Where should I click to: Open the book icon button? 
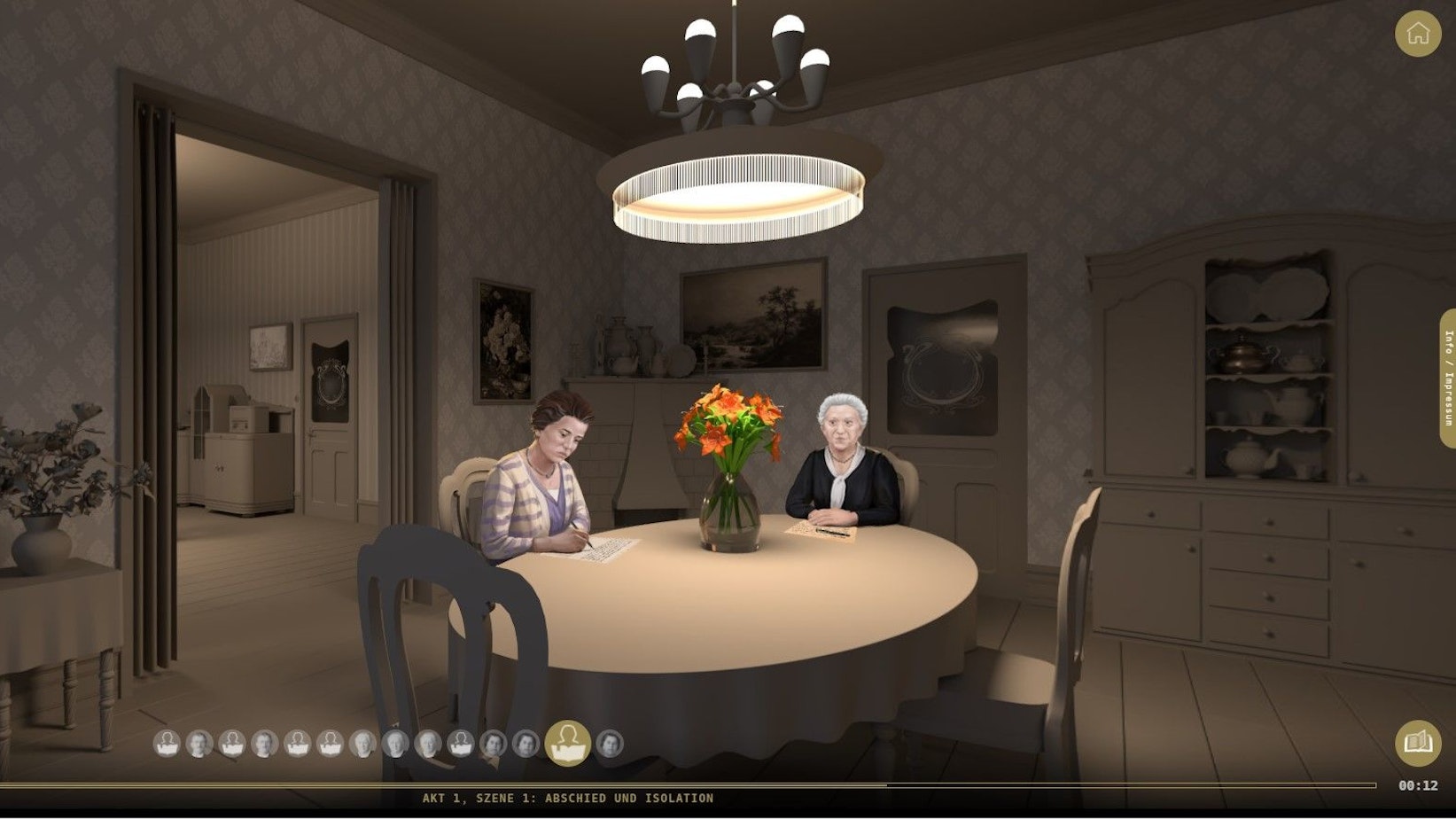[x=1418, y=743]
